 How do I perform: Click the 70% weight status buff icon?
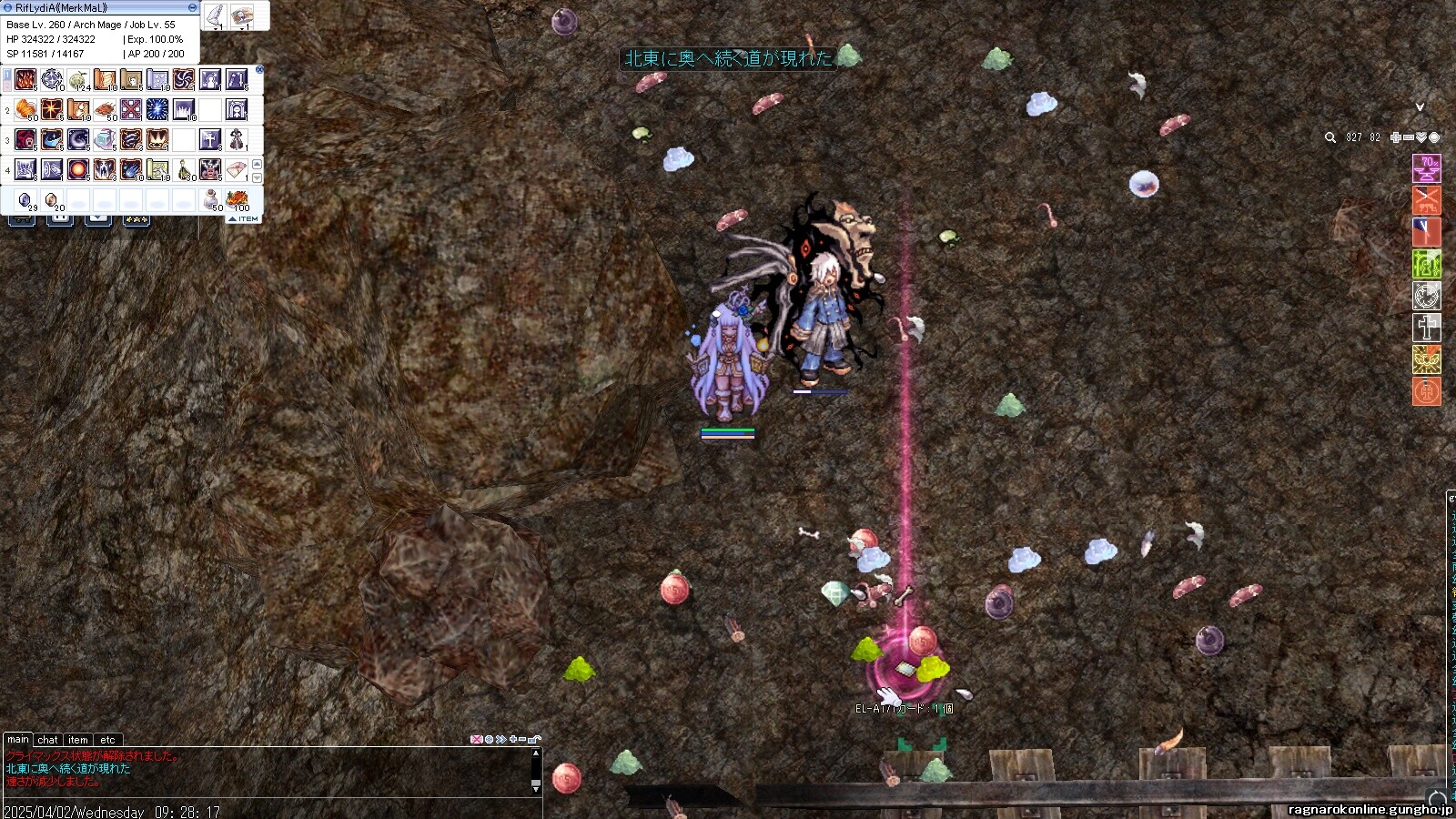coord(1427,168)
